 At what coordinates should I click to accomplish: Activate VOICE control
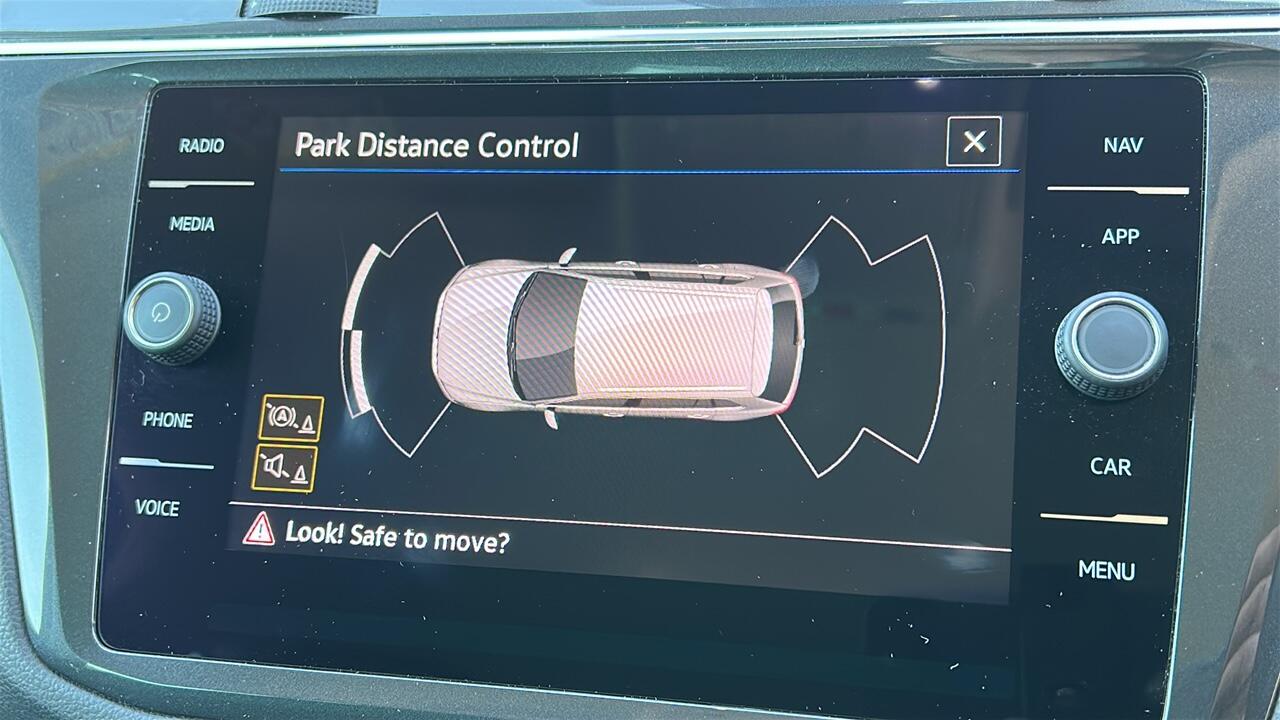pos(158,508)
